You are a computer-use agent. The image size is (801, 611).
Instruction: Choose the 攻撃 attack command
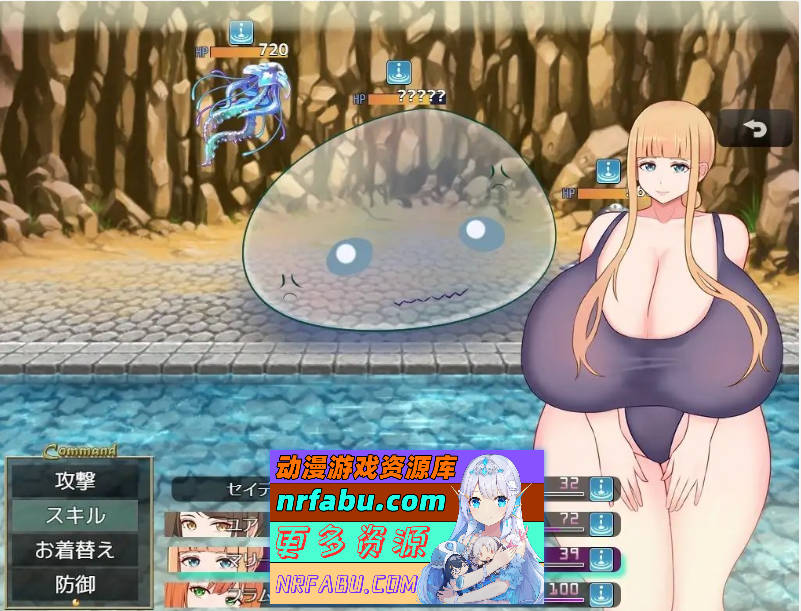pyautogui.click(x=75, y=481)
